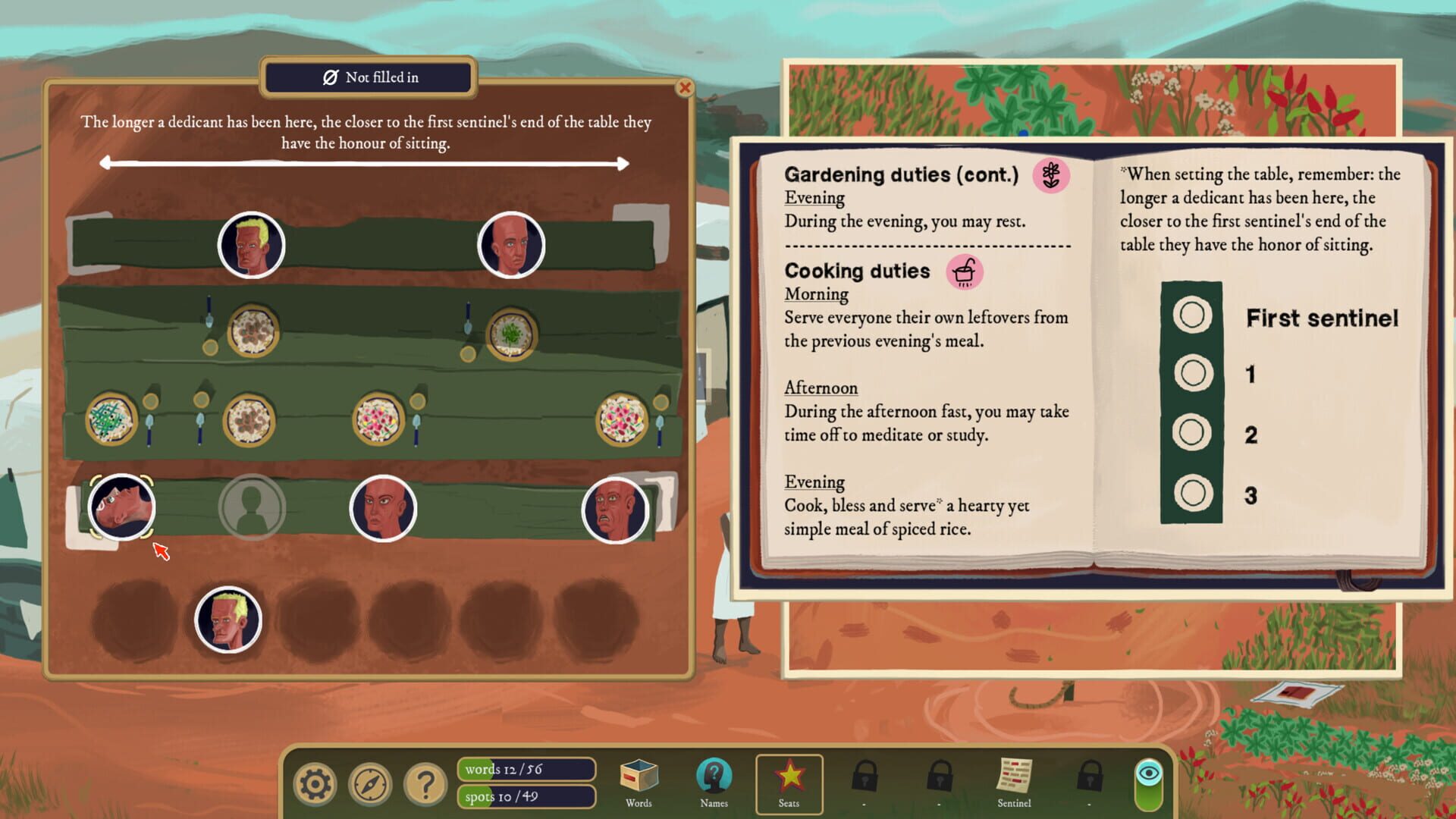
Task: Select the circle beside number 1
Action: 1191,374
